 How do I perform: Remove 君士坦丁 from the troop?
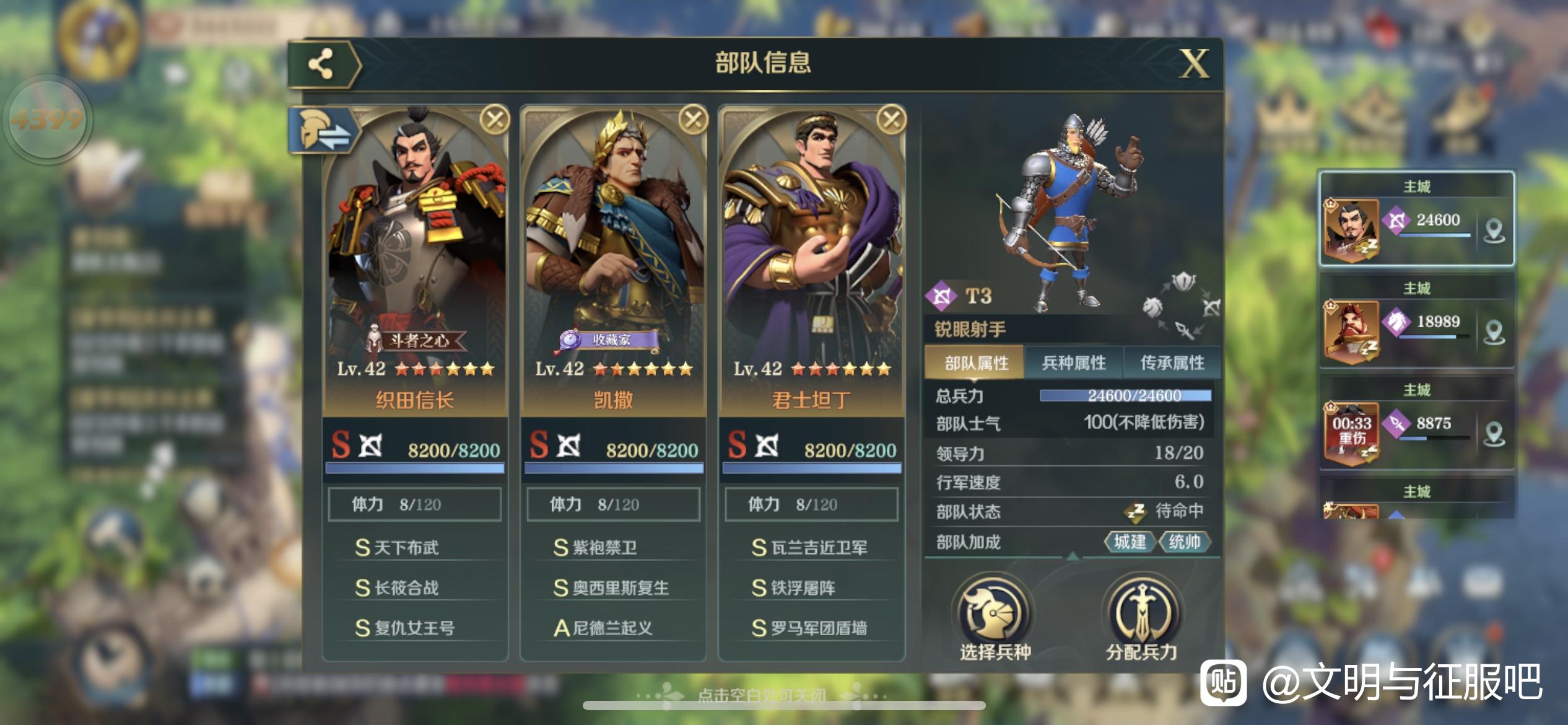[891, 119]
